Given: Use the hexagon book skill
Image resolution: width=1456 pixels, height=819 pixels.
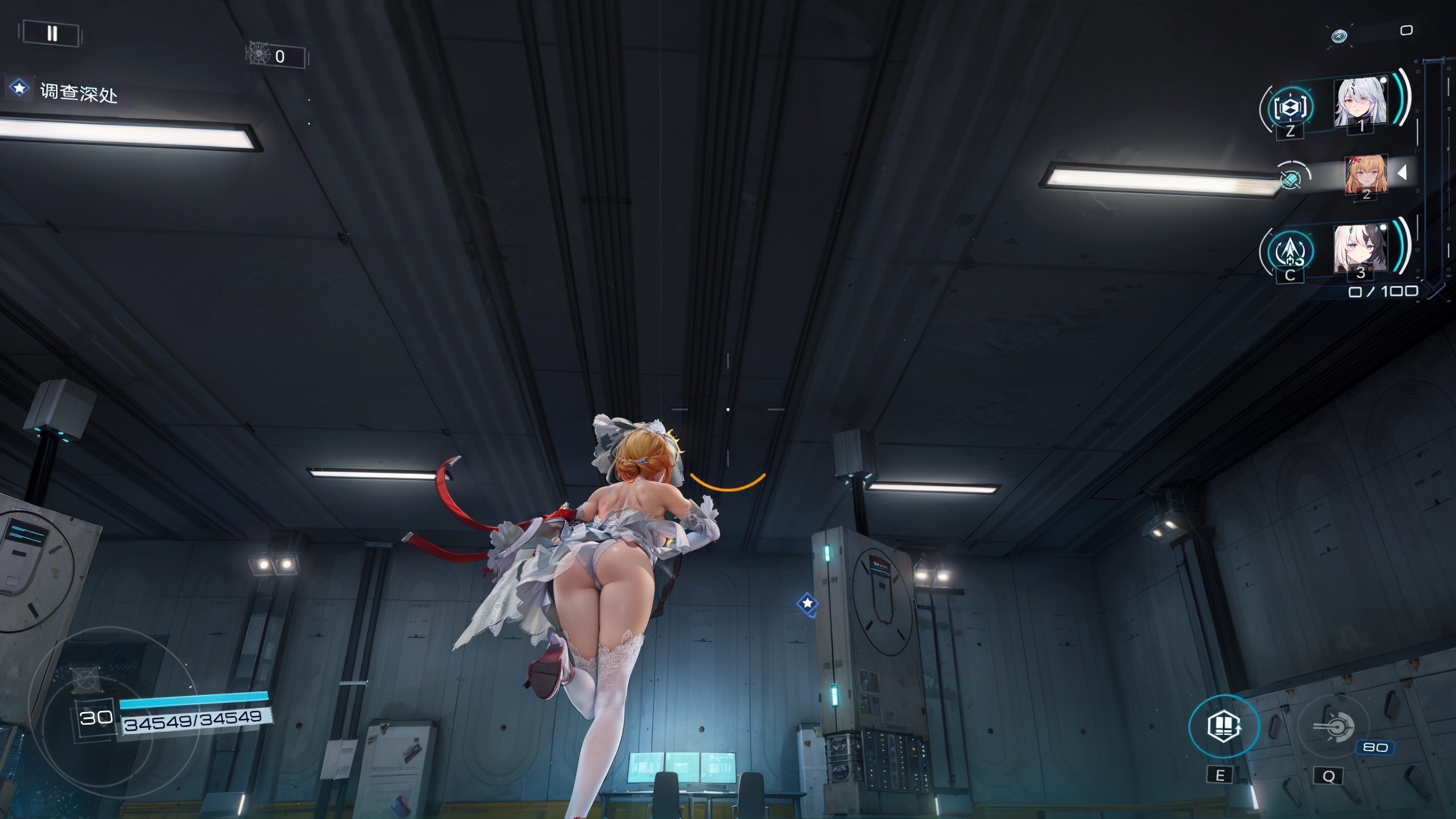Looking at the screenshot, I should tap(1224, 726).
